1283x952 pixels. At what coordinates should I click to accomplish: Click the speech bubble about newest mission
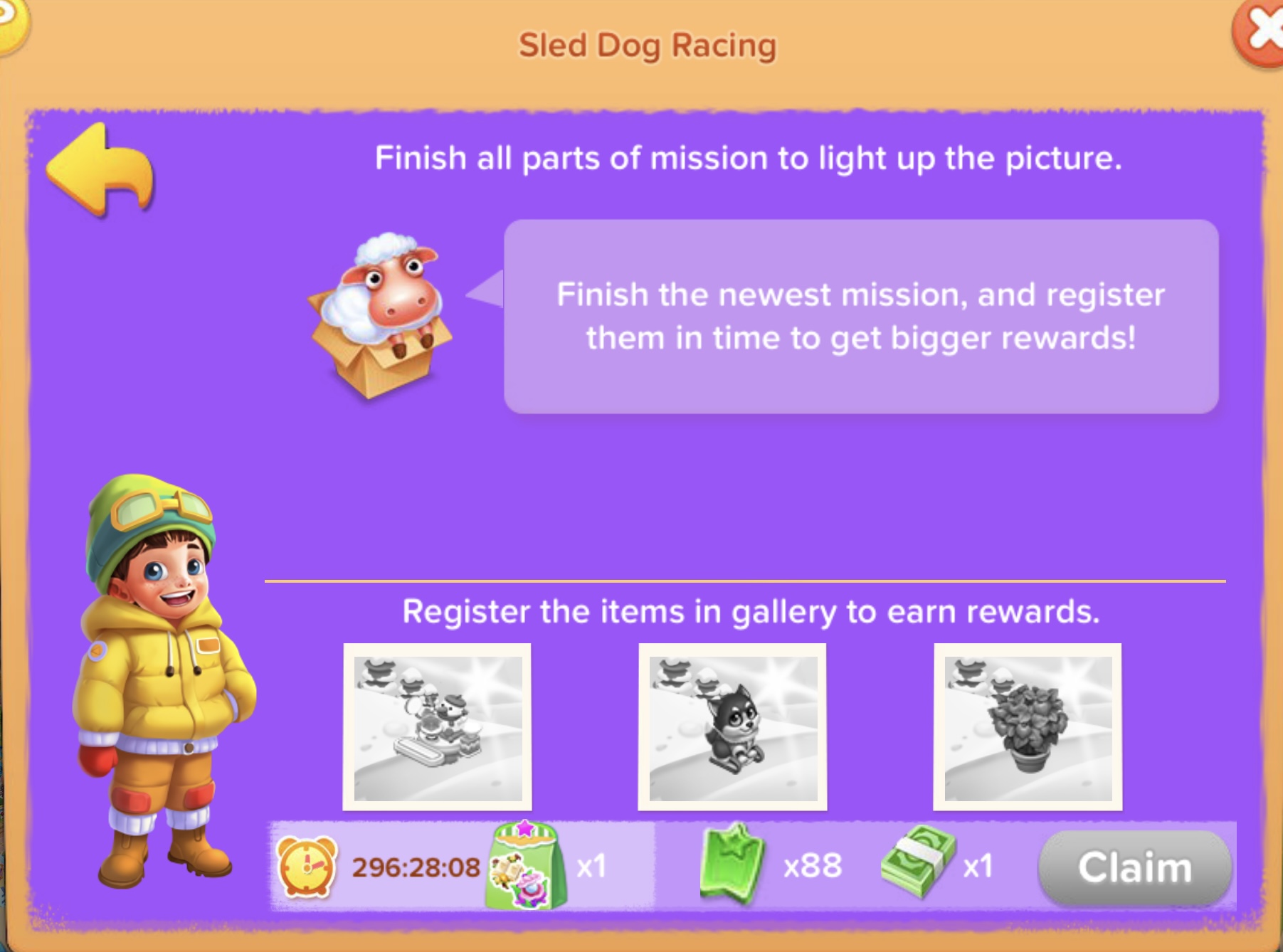(x=861, y=317)
